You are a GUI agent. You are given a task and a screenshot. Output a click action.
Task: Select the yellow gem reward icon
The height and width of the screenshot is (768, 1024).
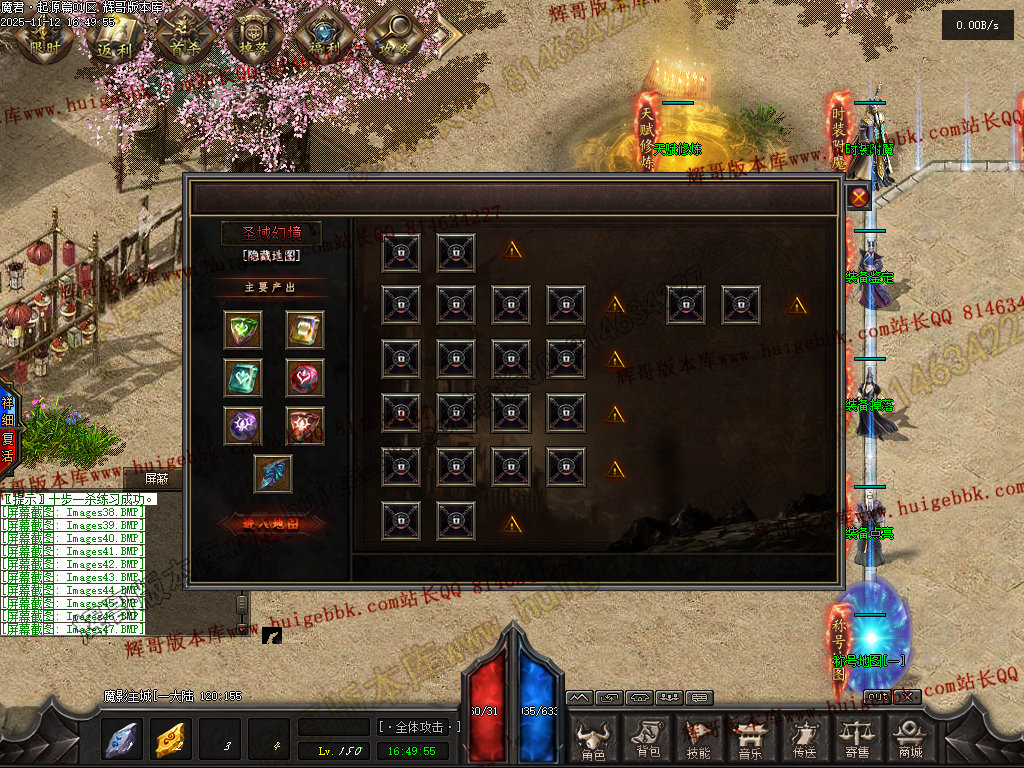click(305, 329)
